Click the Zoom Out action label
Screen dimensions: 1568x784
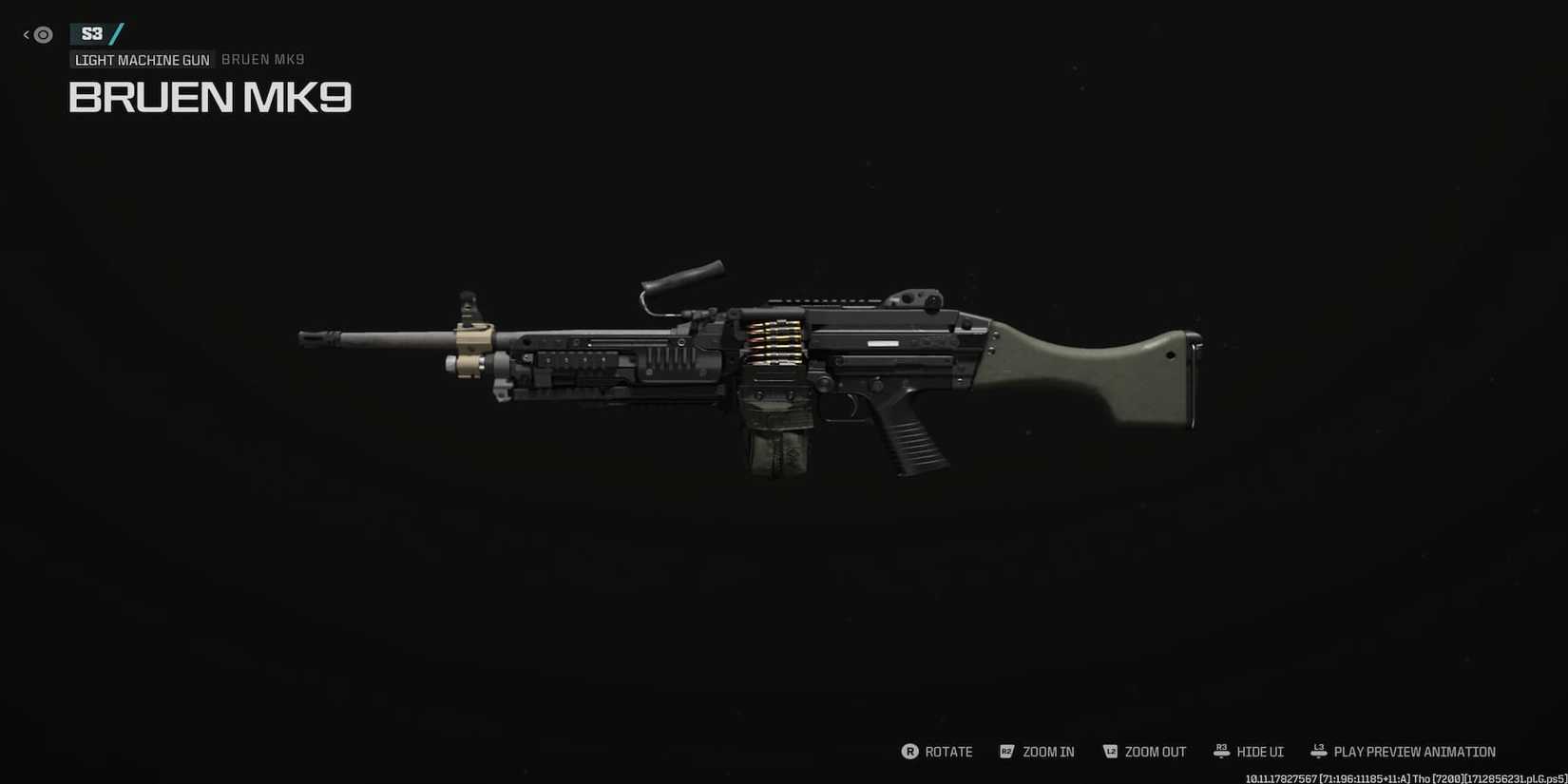coord(1156,751)
